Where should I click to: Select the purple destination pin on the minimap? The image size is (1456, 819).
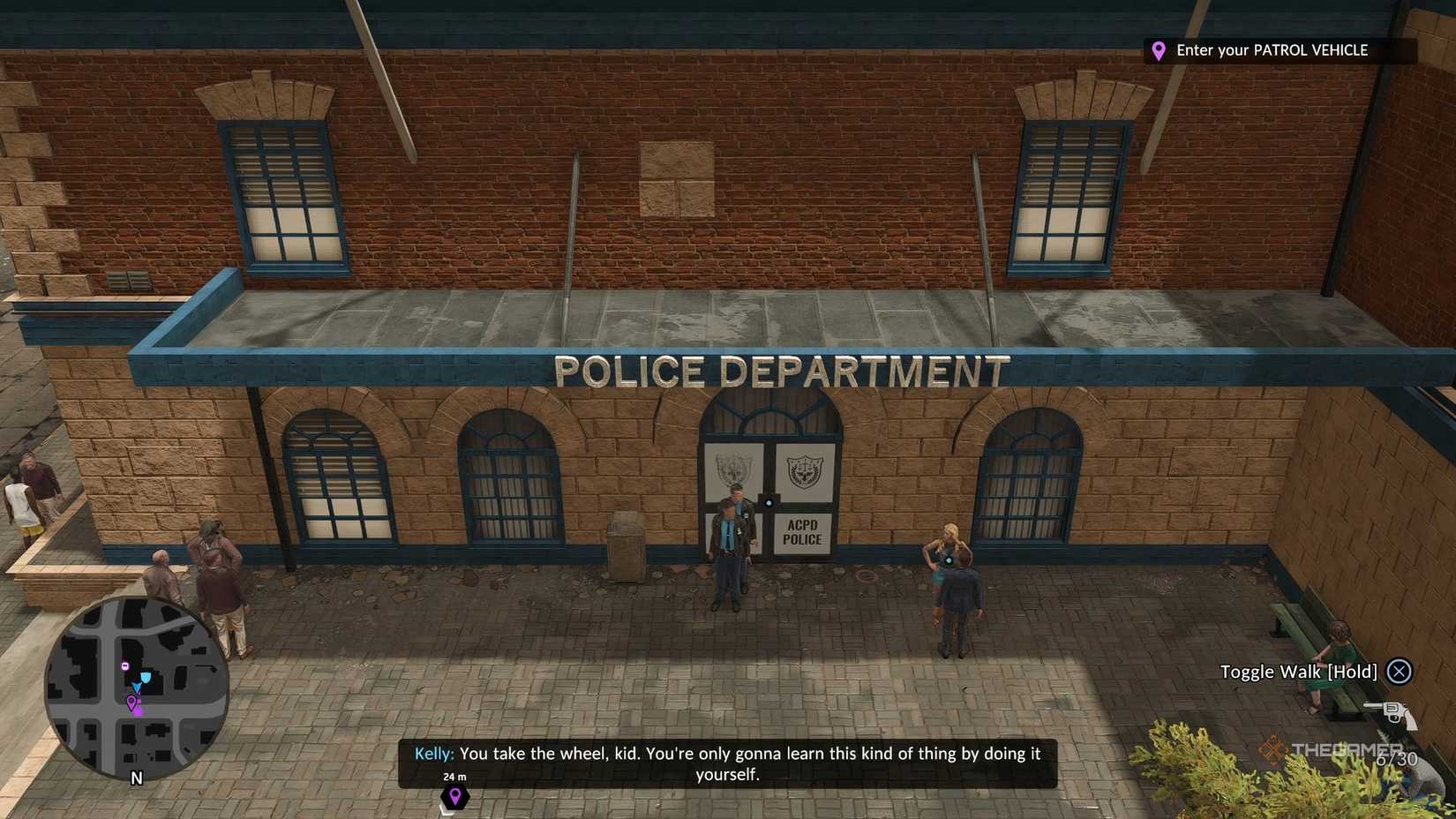[131, 702]
